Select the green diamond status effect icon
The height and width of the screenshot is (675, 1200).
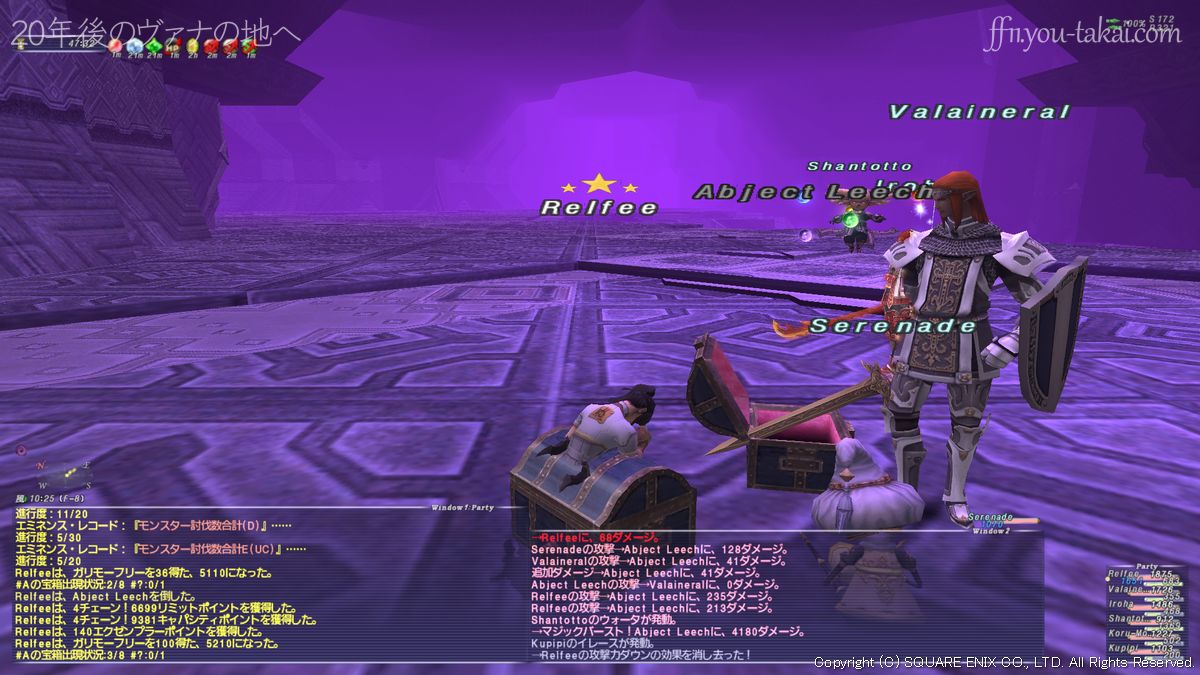point(154,45)
